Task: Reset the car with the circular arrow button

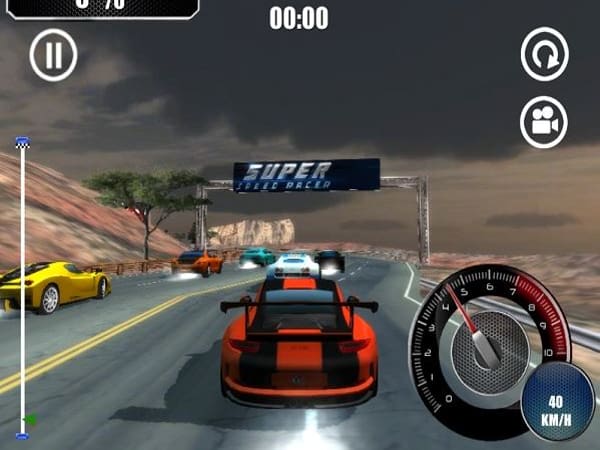Action: point(544,55)
